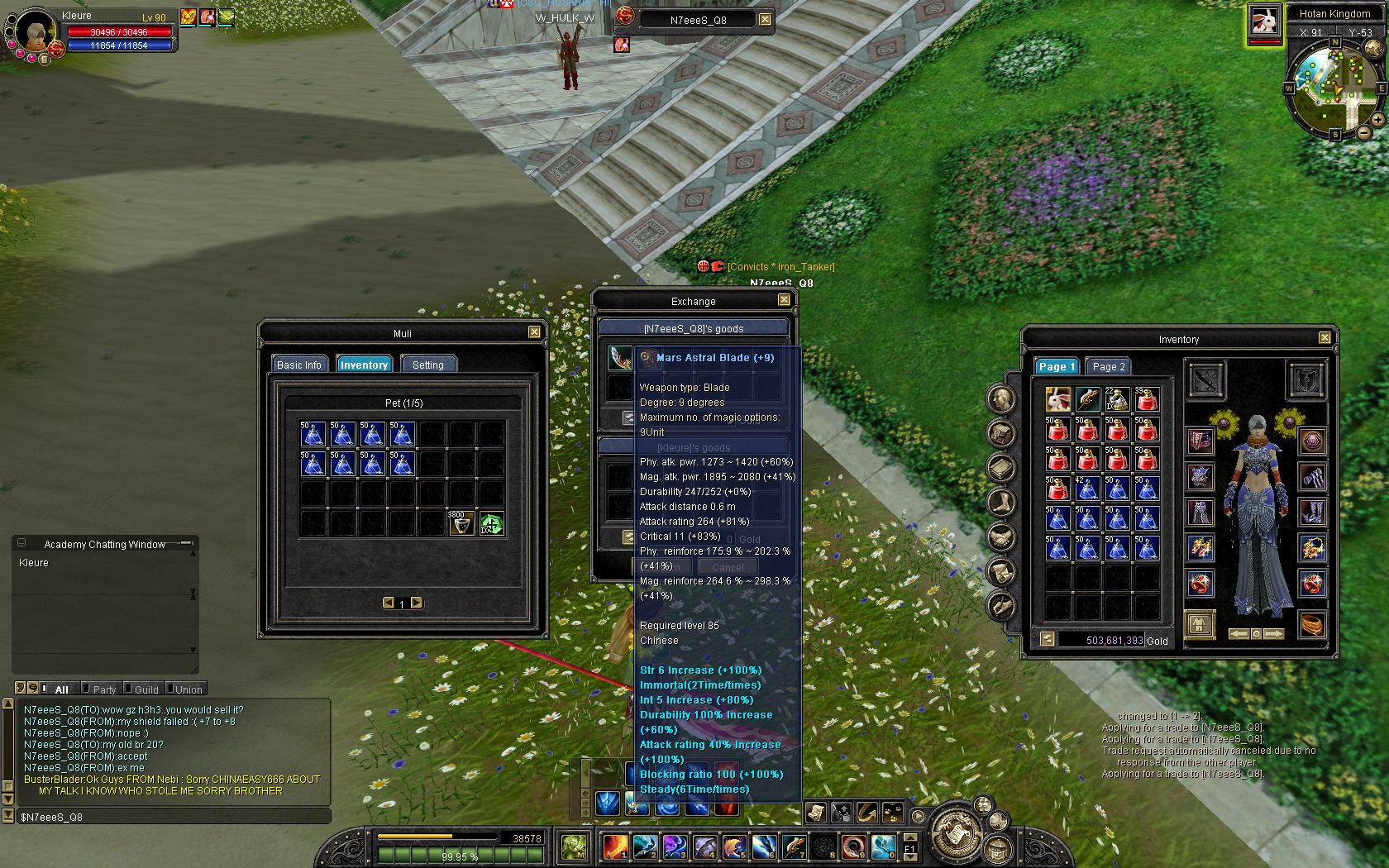This screenshot has width=1389, height=868.
Task: Select the white rabbit pet item
Action: coord(1057,400)
